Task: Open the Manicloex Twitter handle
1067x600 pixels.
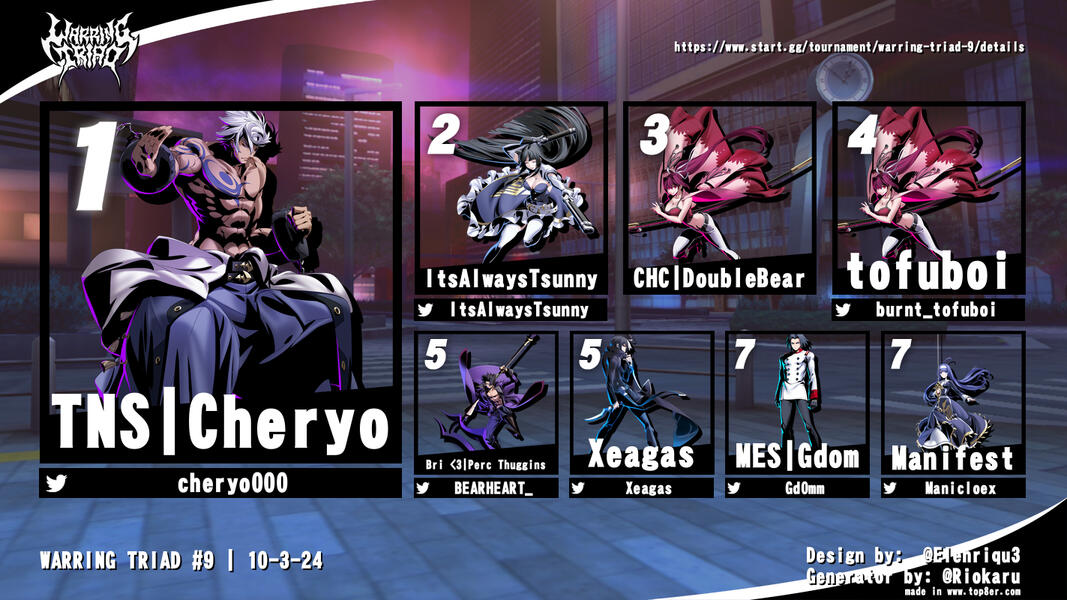Action: pos(953,488)
